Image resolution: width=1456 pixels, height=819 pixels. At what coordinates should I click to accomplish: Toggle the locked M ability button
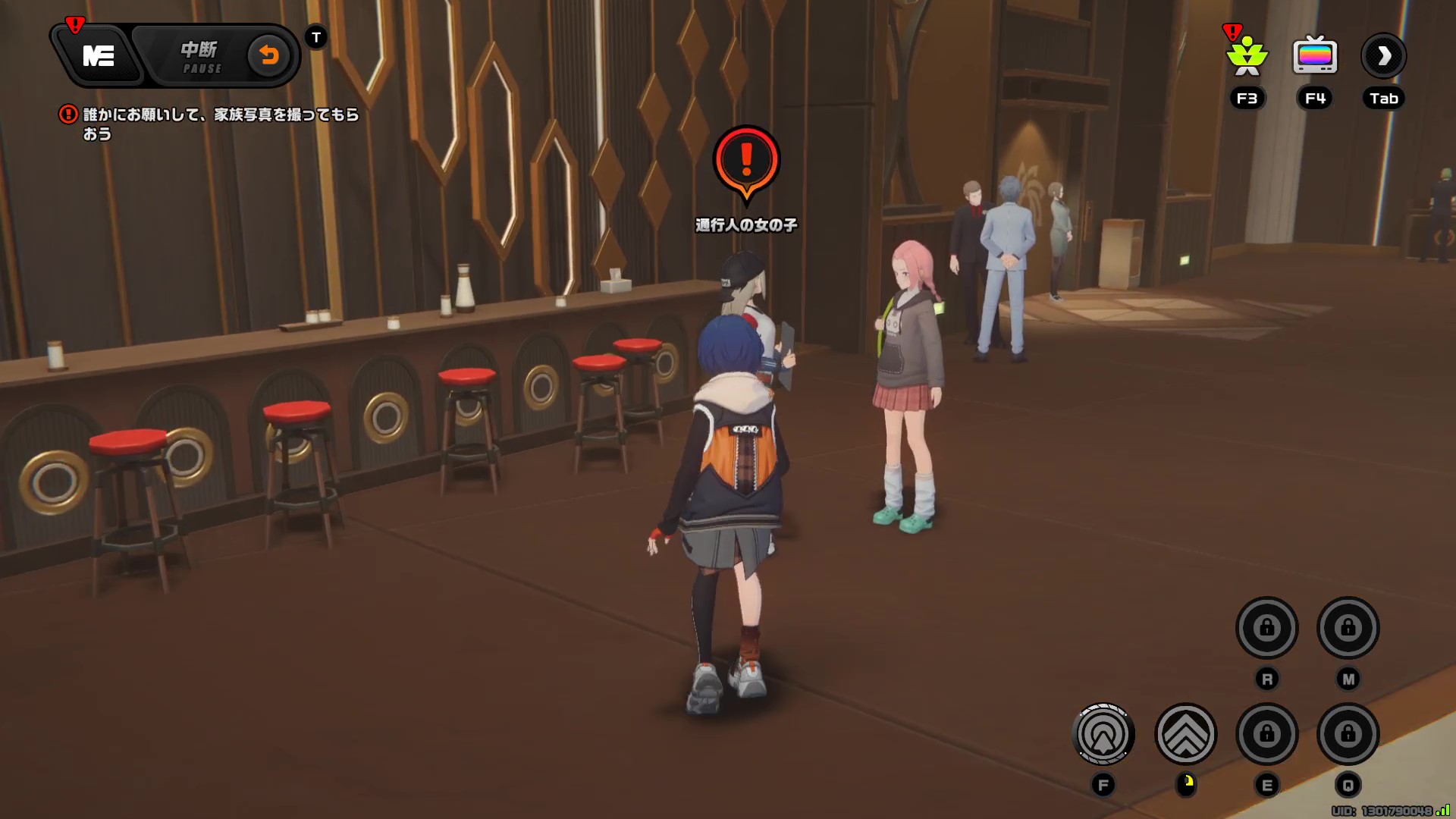pos(1350,628)
